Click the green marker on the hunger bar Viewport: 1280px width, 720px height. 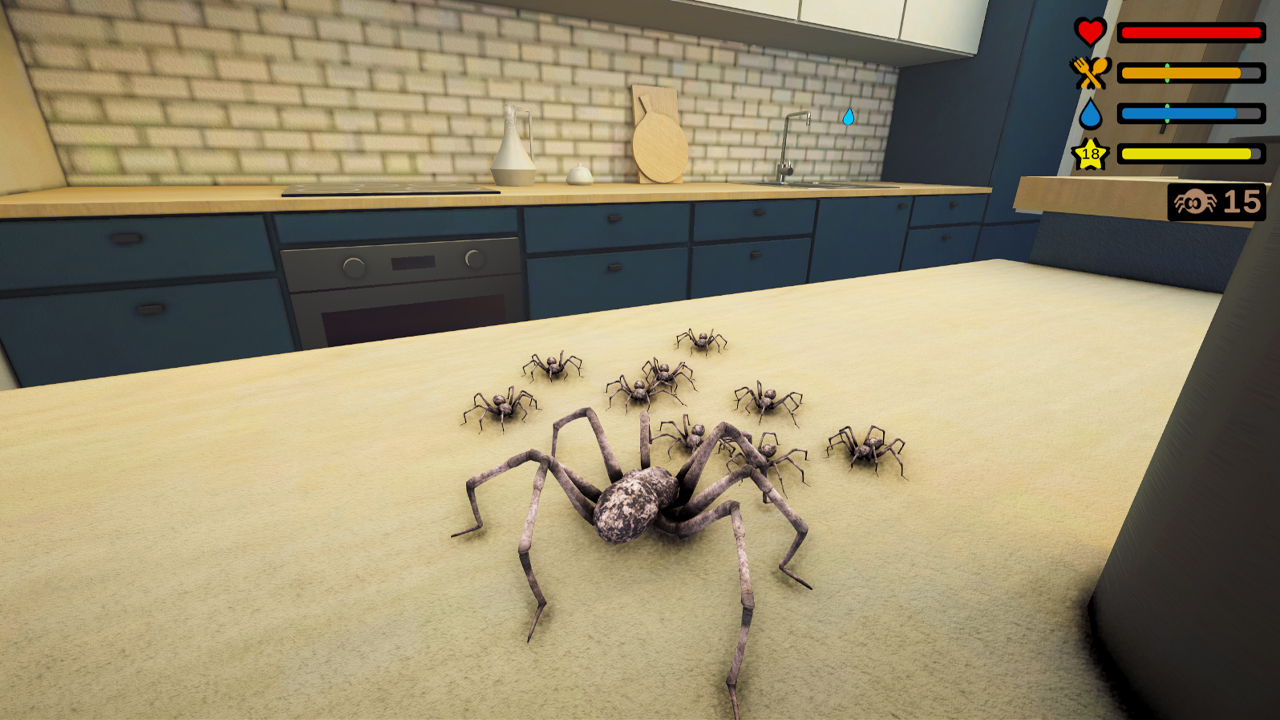point(1167,72)
